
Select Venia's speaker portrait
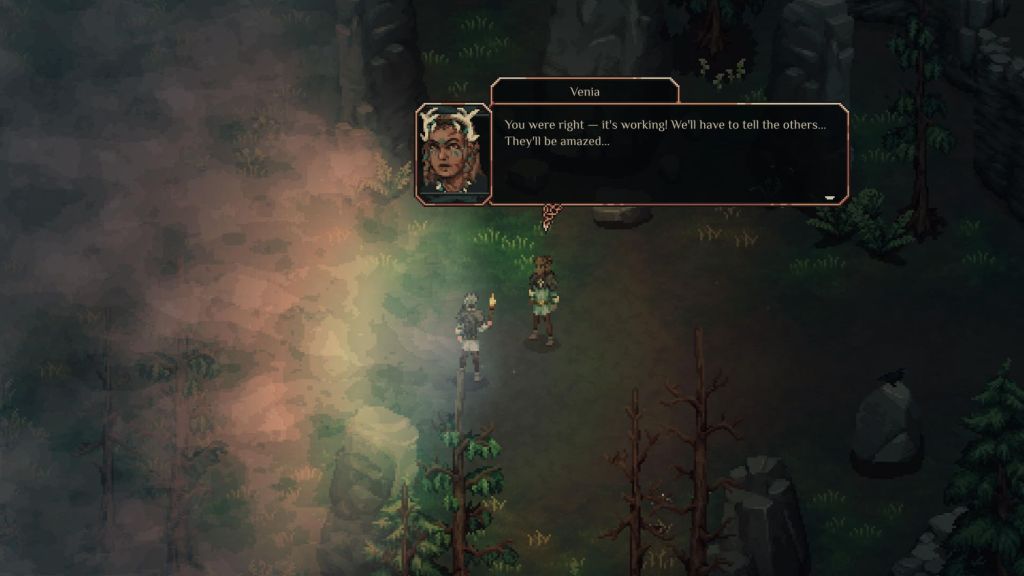tap(453, 153)
